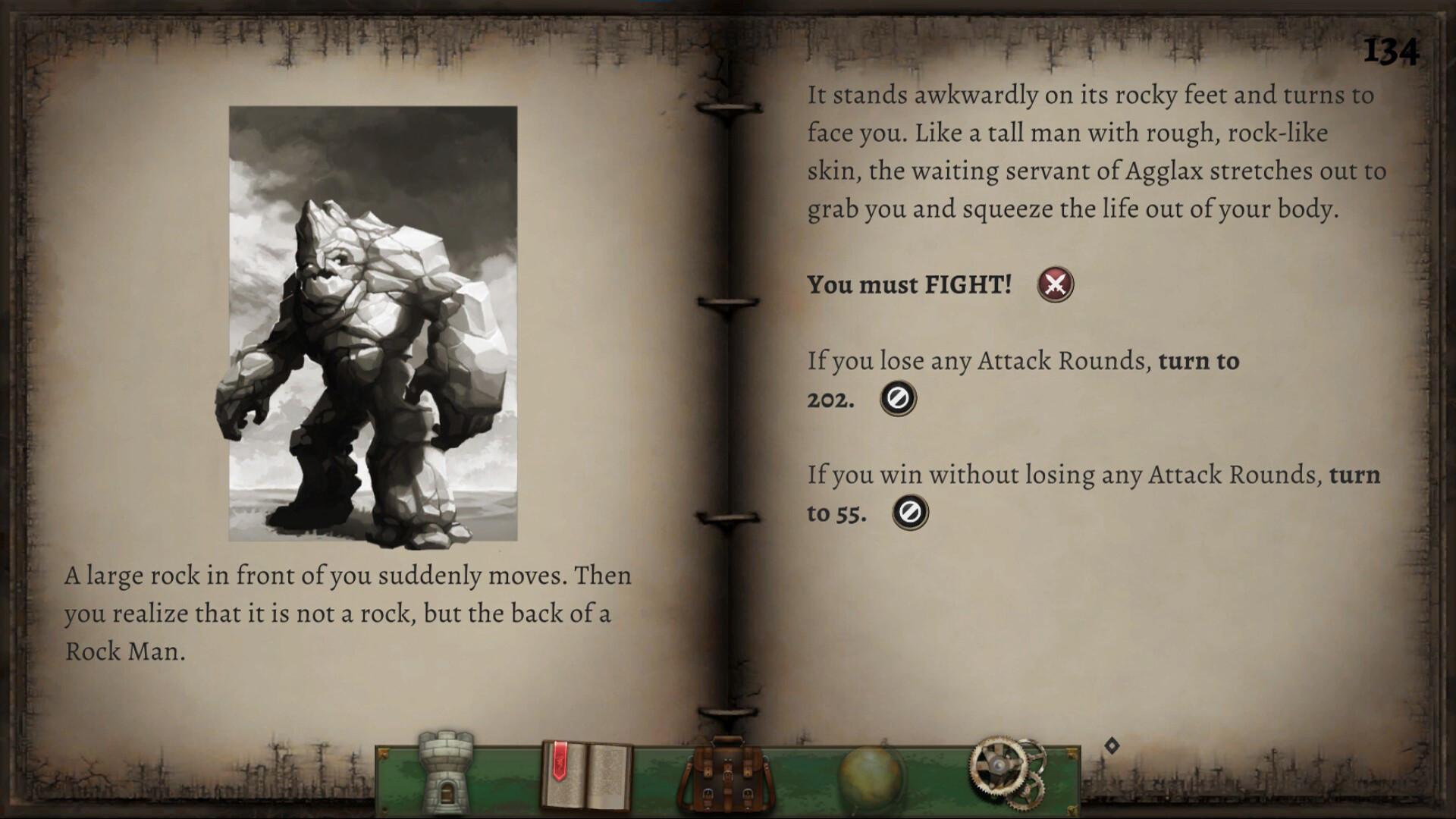Viewport: 1456px width, 819px height.
Task: Click the small diamond above the toolbar
Action: click(1112, 744)
